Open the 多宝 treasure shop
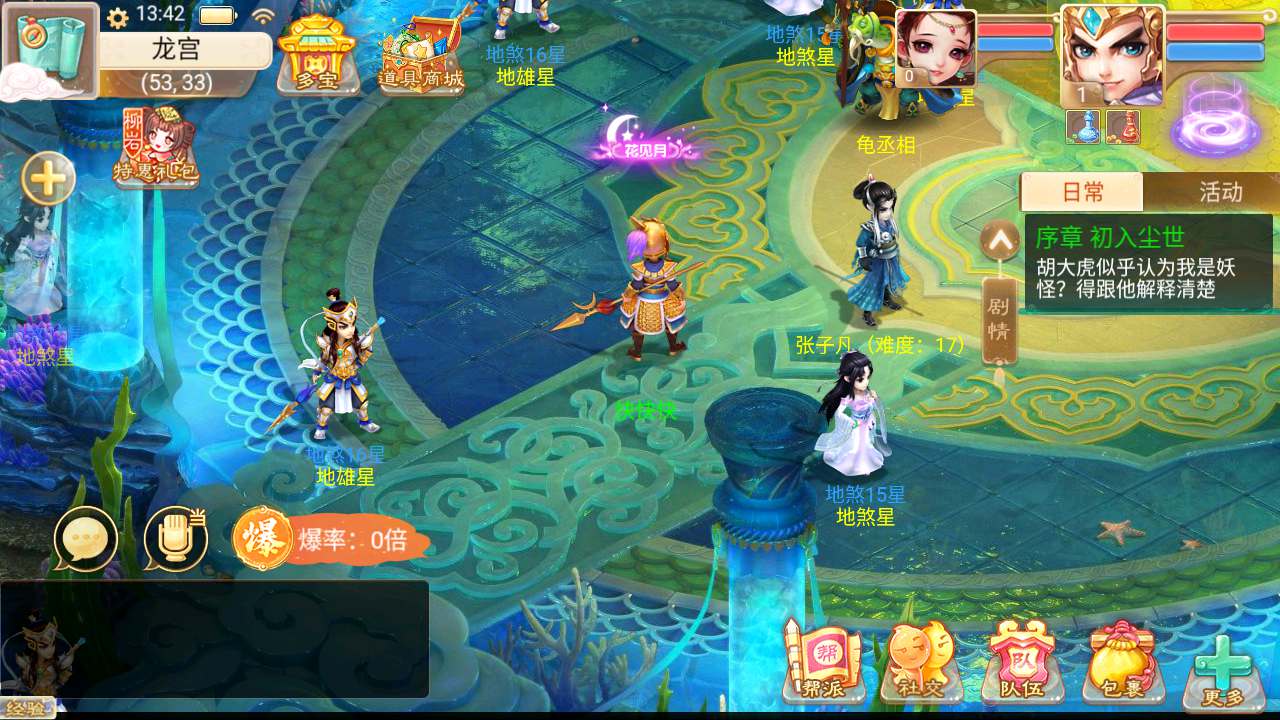 [x=317, y=56]
